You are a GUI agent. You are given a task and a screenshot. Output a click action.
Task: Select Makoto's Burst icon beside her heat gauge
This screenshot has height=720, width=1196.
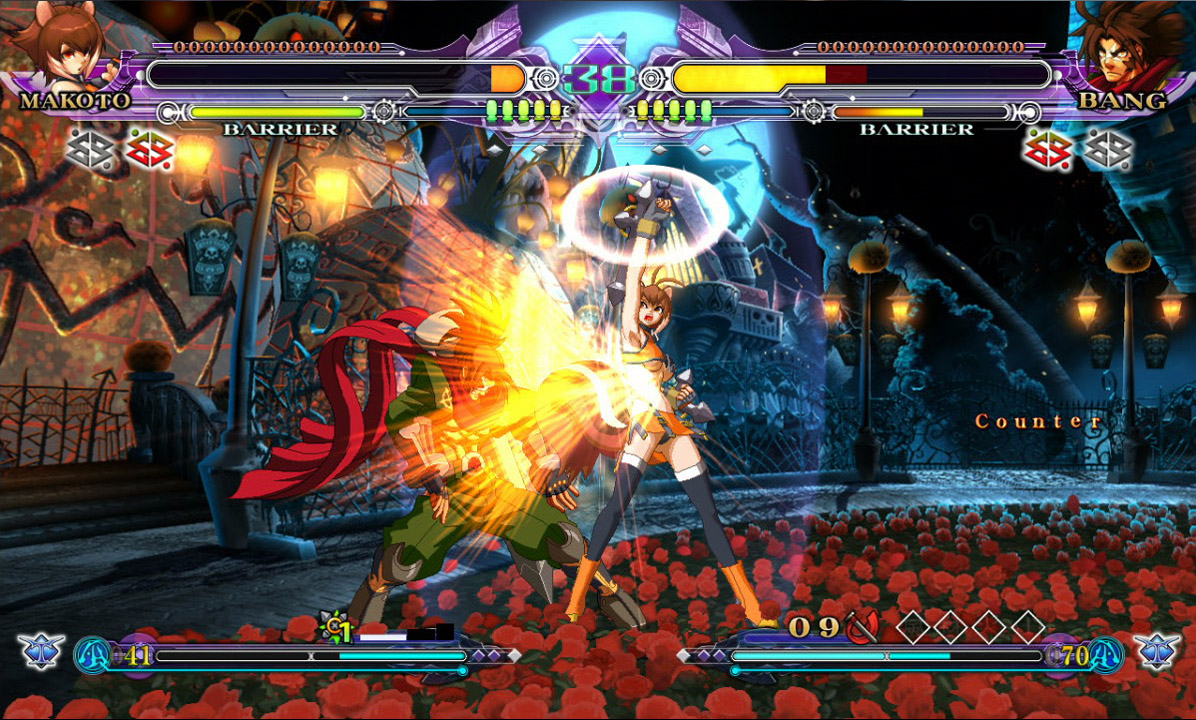41,651
